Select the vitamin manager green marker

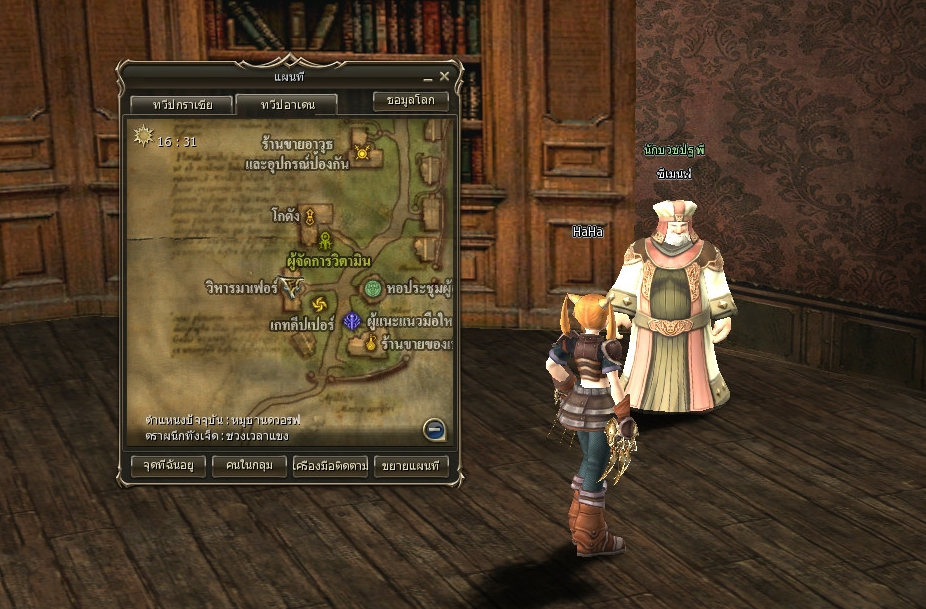pyautogui.click(x=326, y=240)
